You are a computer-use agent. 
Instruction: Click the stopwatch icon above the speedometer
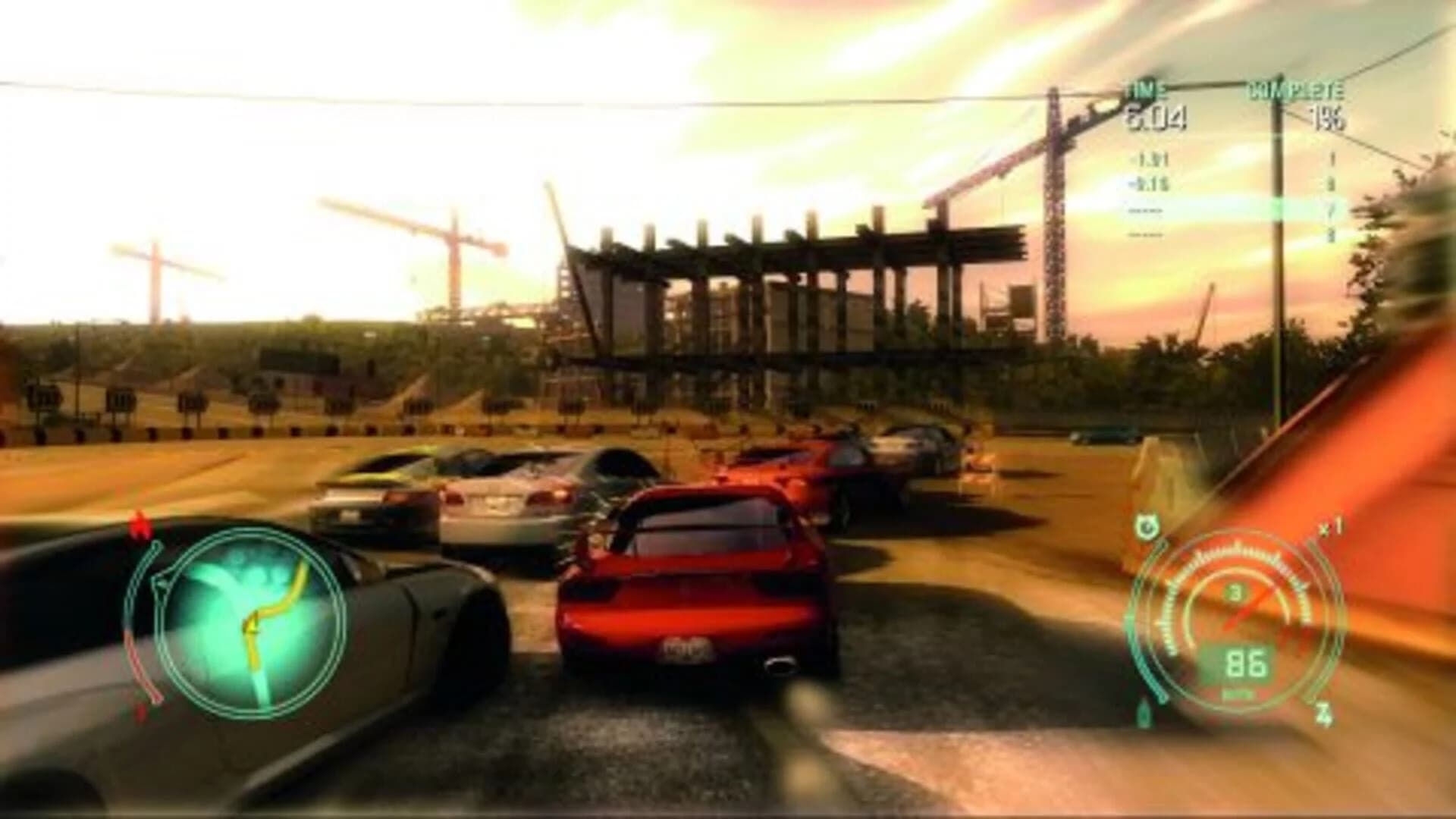click(x=1147, y=524)
